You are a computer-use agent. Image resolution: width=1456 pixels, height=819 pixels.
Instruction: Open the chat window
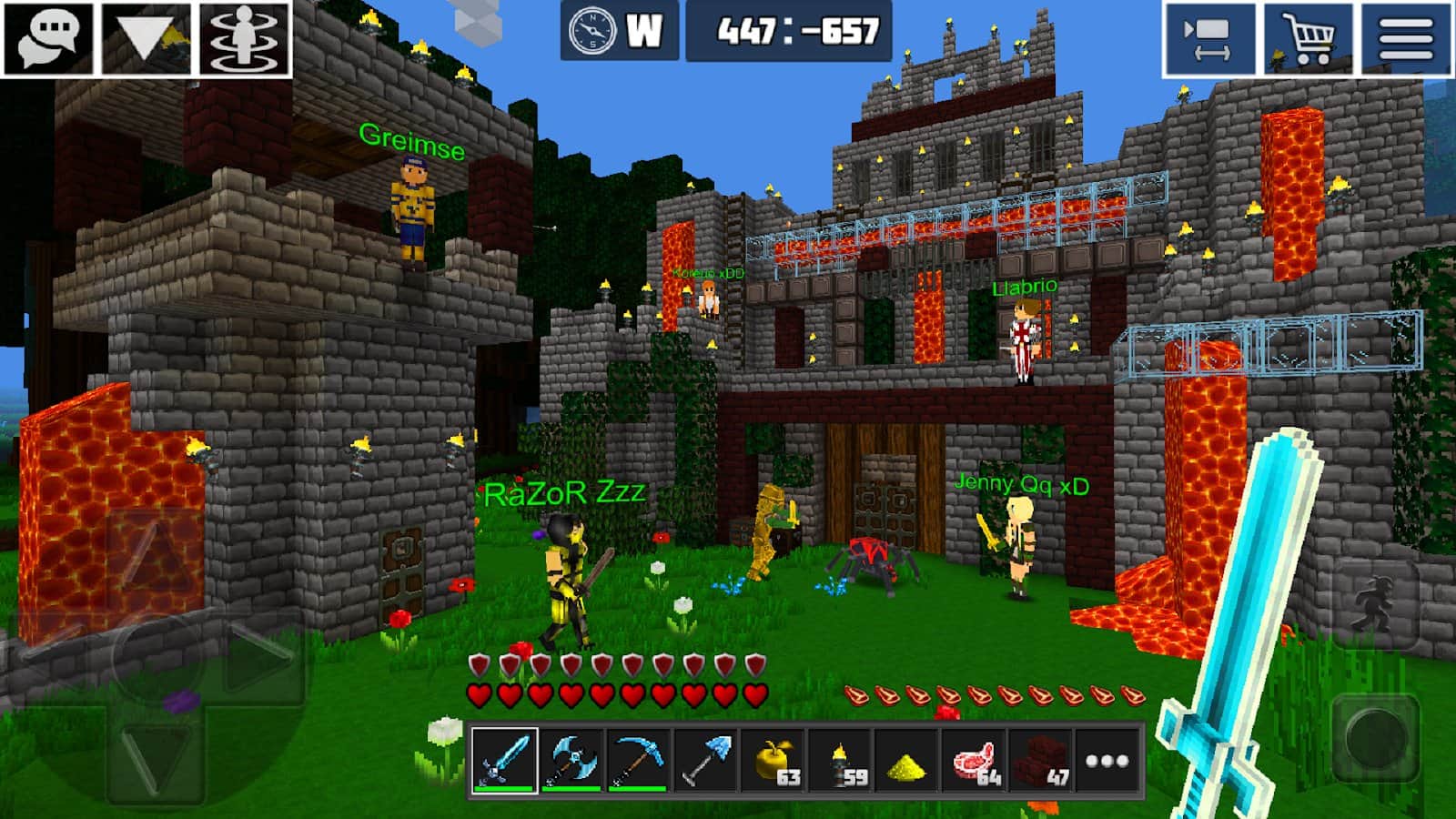pyautogui.click(x=49, y=38)
